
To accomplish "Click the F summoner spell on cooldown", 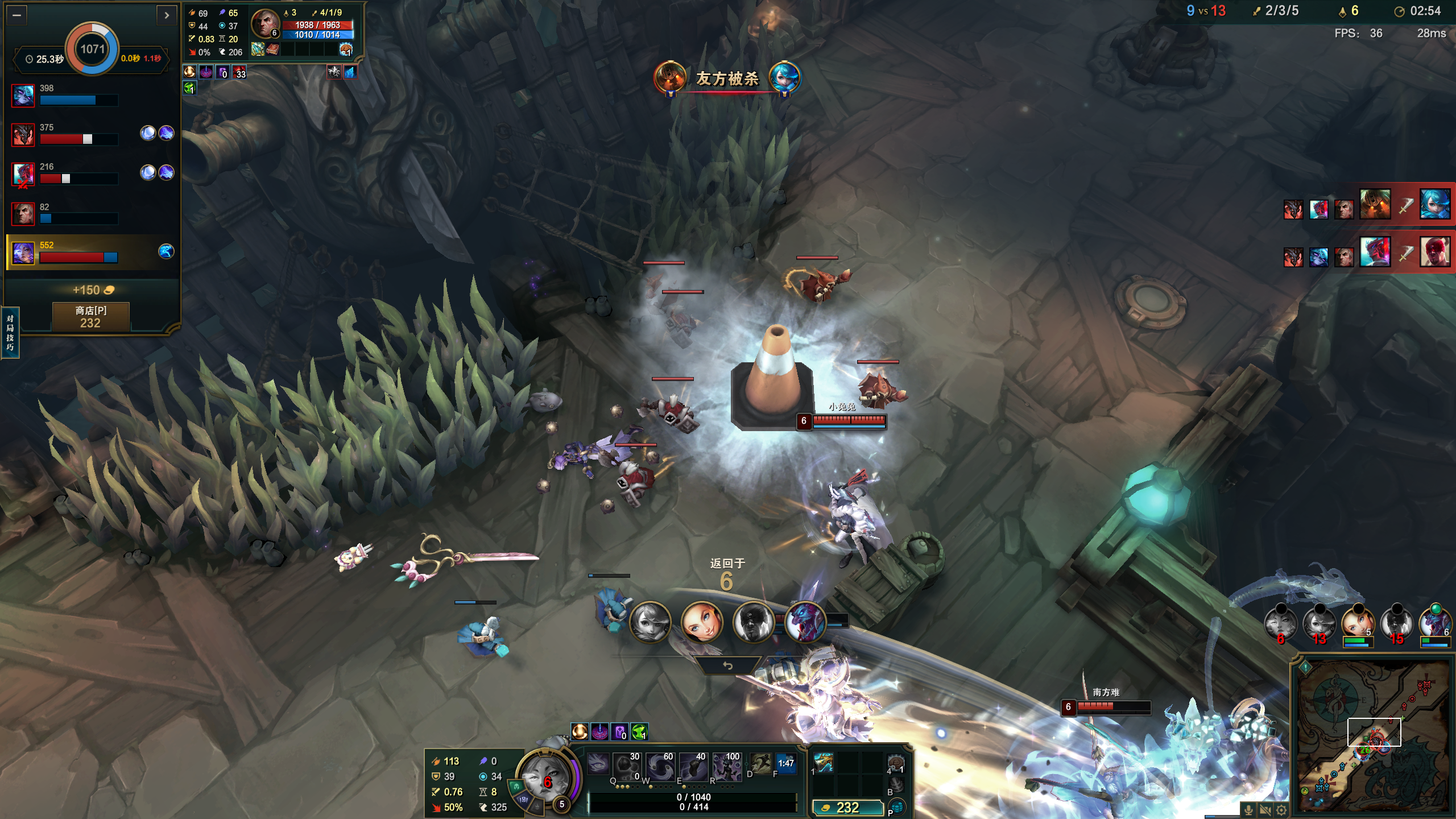I will [x=785, y=764].
